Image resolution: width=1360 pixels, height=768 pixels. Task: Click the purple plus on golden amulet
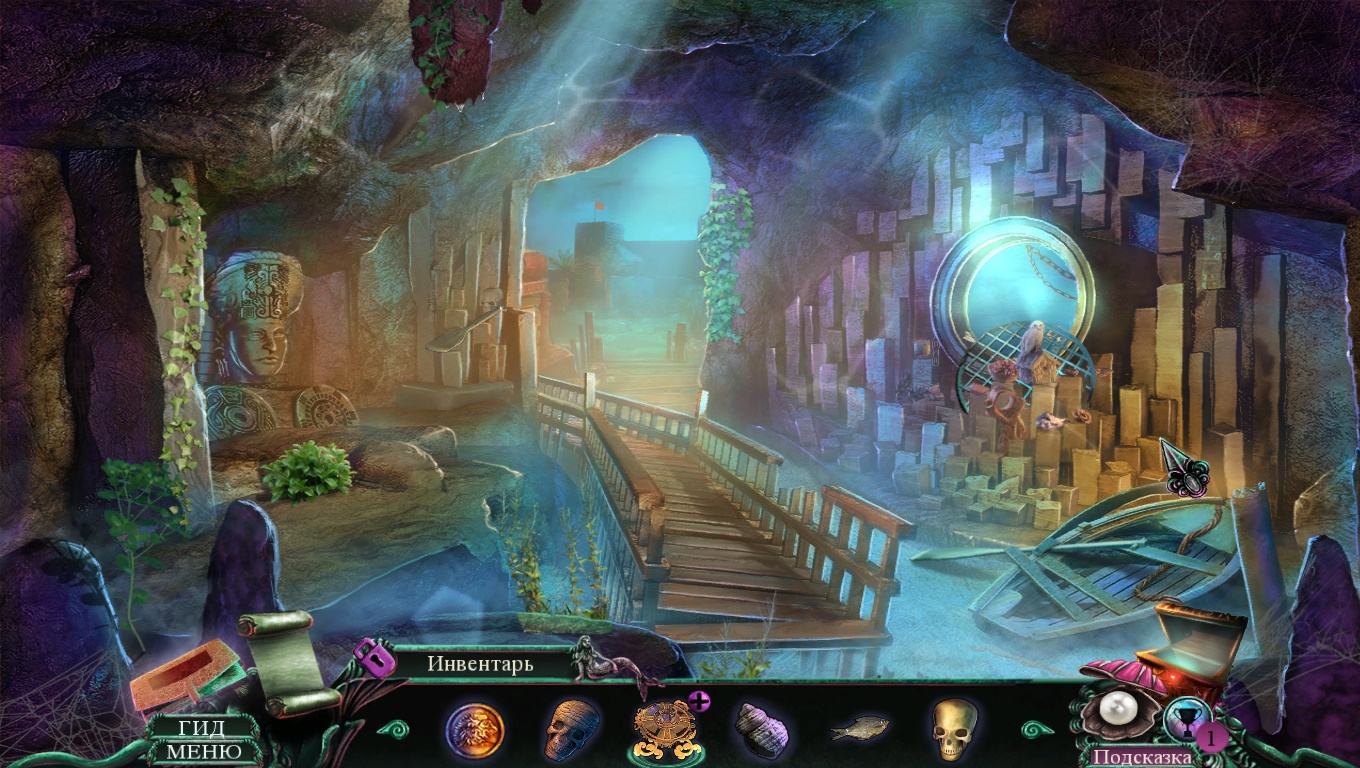699,701
